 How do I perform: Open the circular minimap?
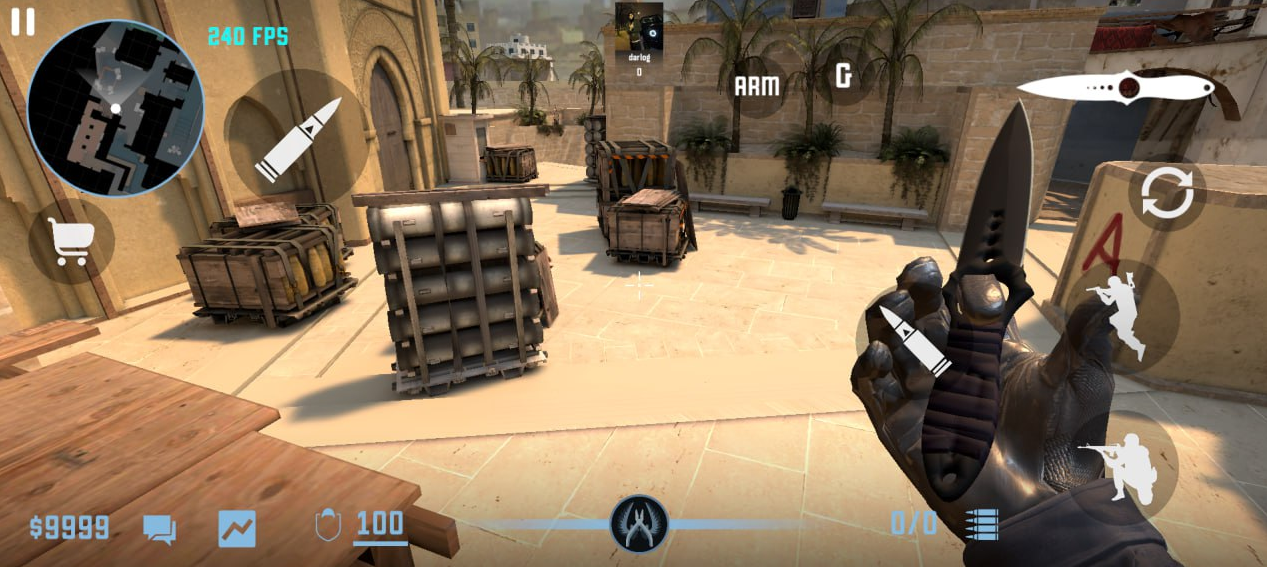tap(115, 107)
